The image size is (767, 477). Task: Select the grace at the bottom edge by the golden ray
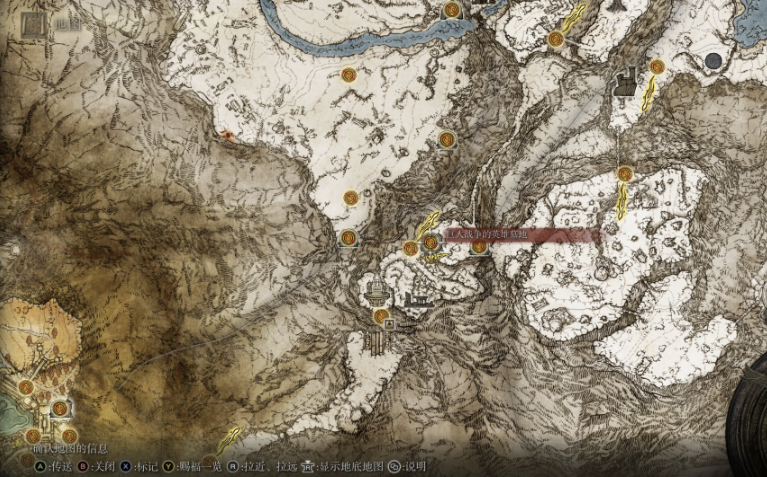[209, 462]
